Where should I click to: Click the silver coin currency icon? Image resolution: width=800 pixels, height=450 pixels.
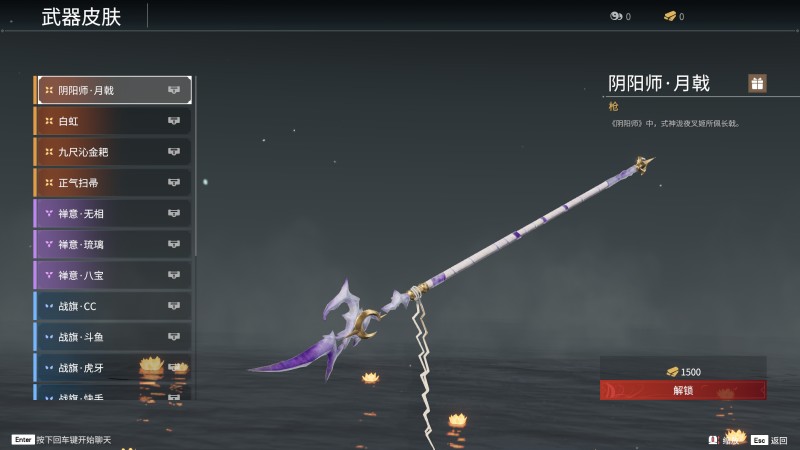coord(616,16)
